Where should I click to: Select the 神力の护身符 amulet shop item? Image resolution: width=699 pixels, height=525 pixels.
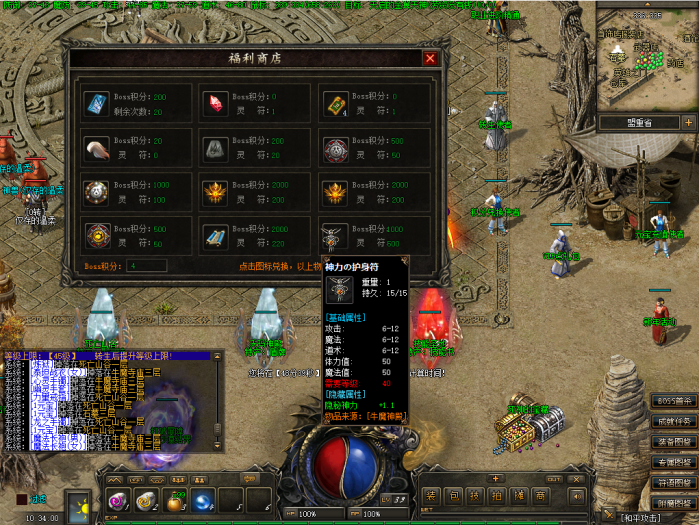(x=336, y=236)
